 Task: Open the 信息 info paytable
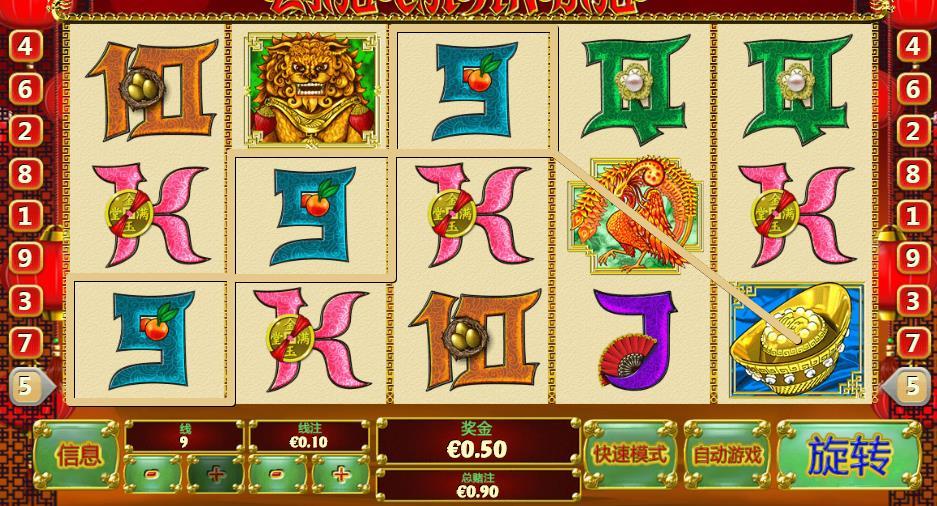pyautogui.click(x=78, y=456)
